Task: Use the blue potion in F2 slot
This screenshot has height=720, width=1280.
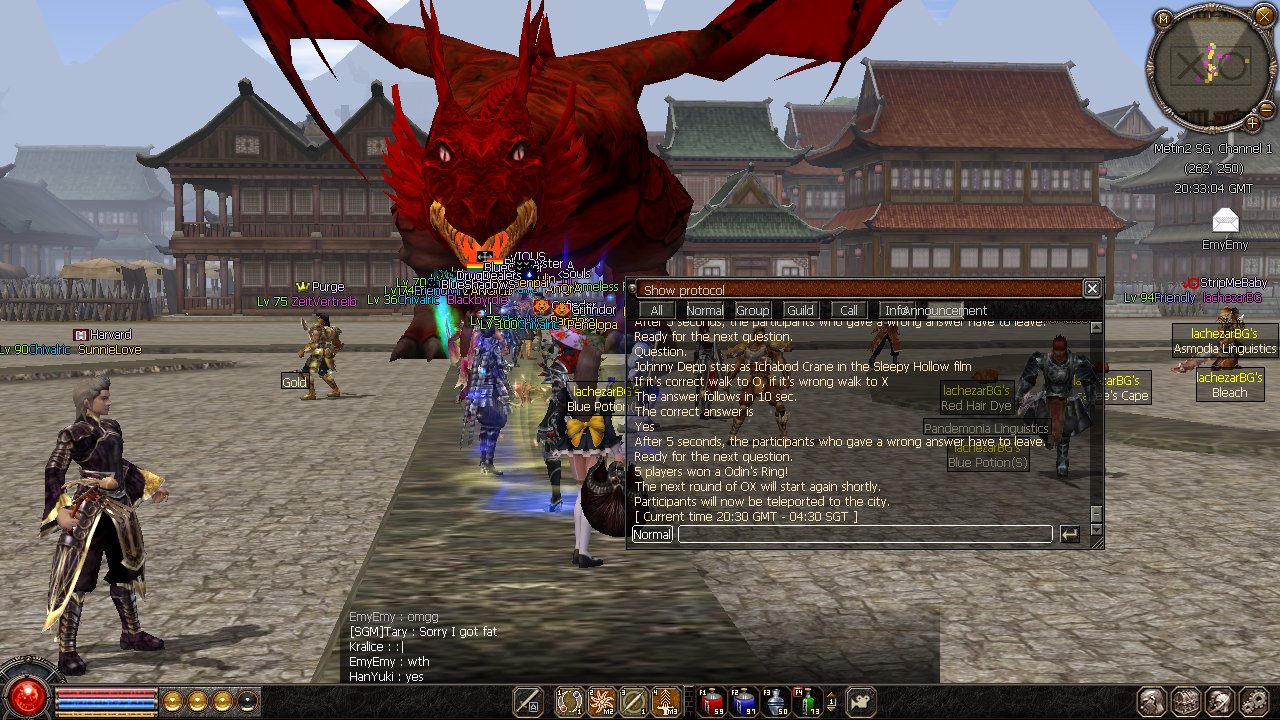Action: tap(742, 702)
